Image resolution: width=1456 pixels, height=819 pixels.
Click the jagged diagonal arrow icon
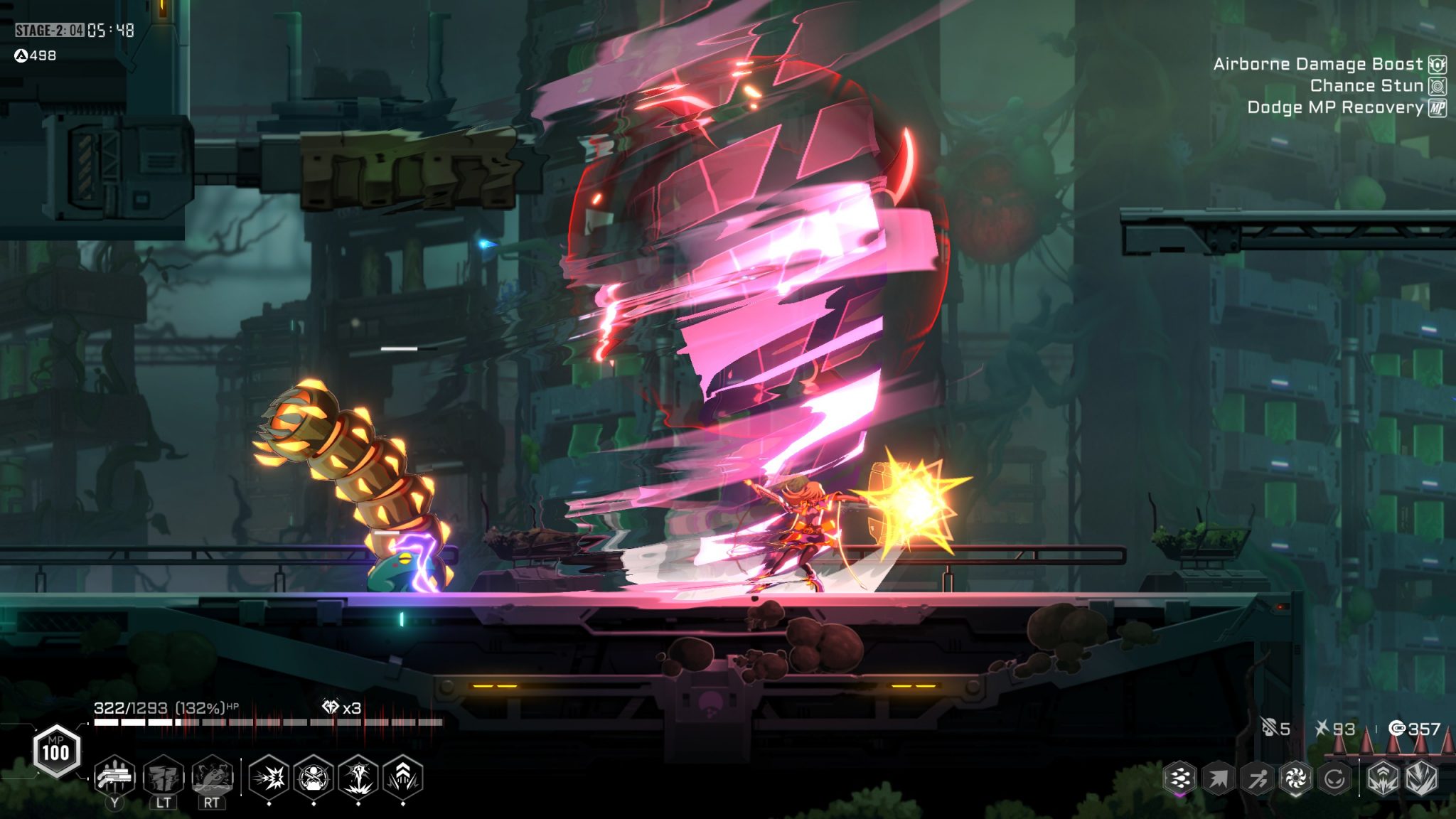(1218, 778)
